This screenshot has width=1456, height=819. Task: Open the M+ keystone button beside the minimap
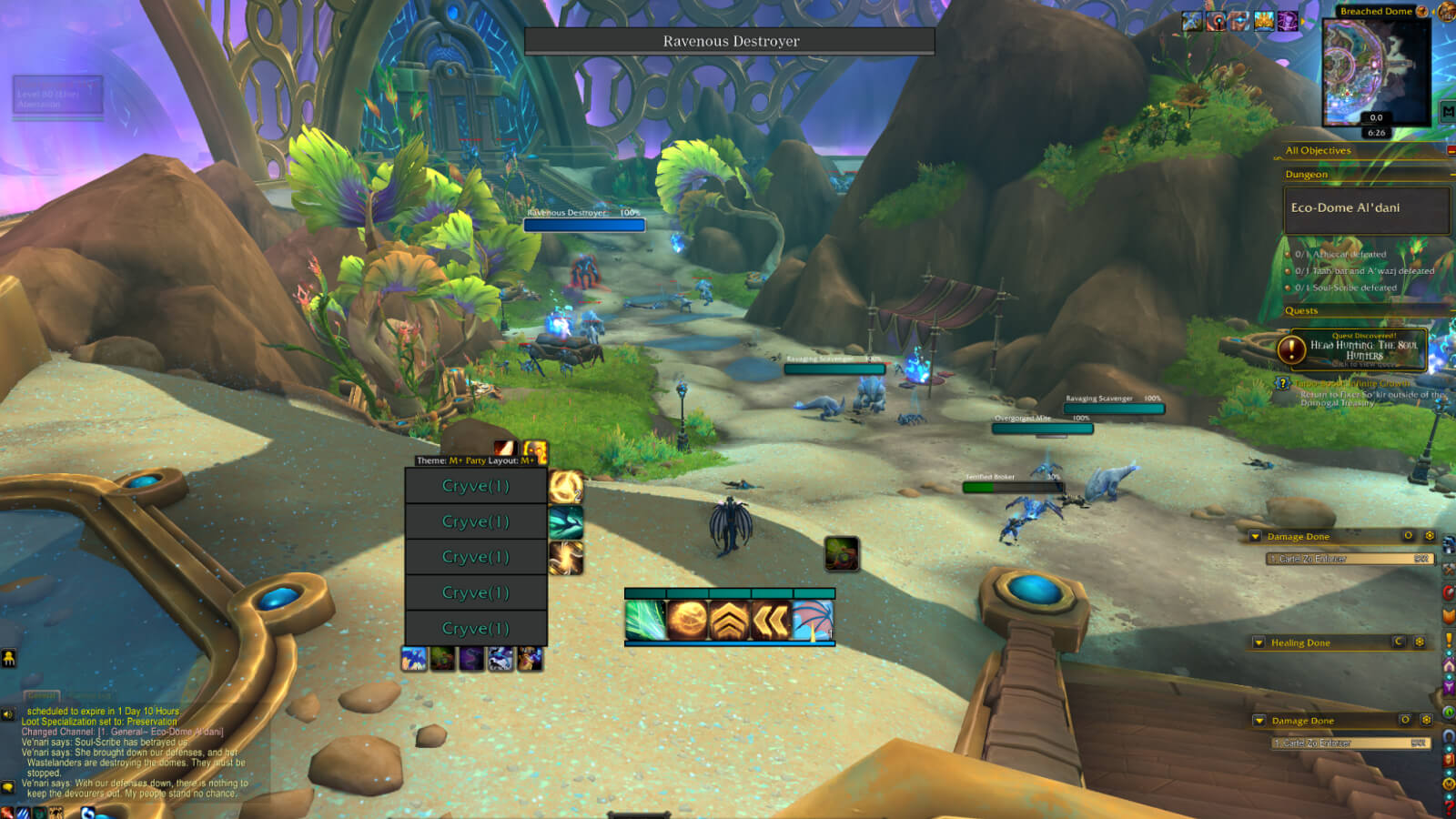1449,109
